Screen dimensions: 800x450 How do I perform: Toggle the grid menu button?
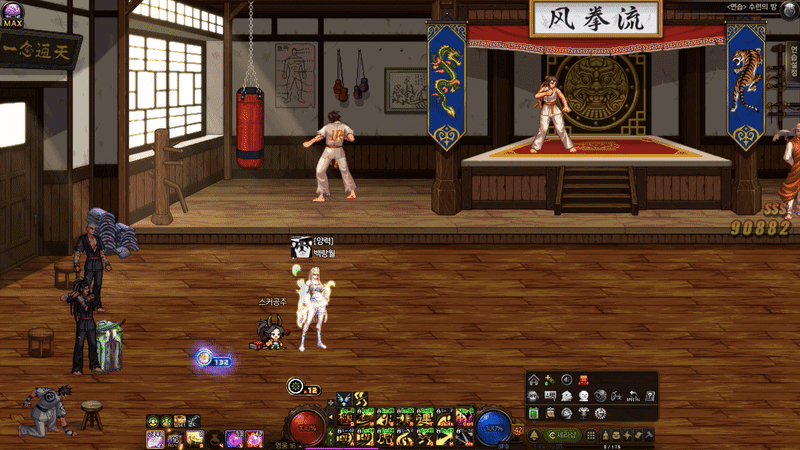coord(591,436)
